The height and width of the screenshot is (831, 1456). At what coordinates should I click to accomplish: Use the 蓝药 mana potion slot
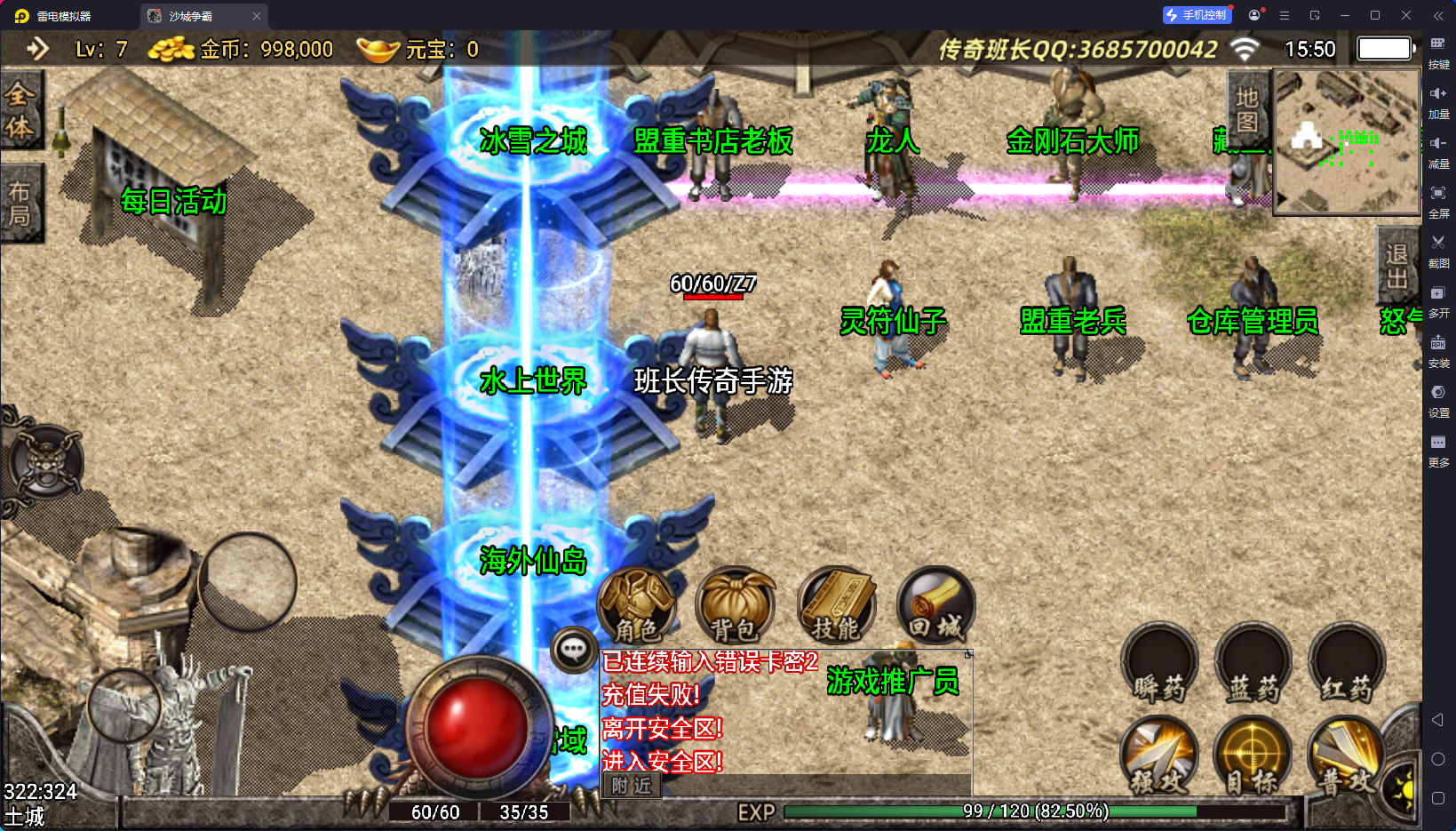point(1253,665)
